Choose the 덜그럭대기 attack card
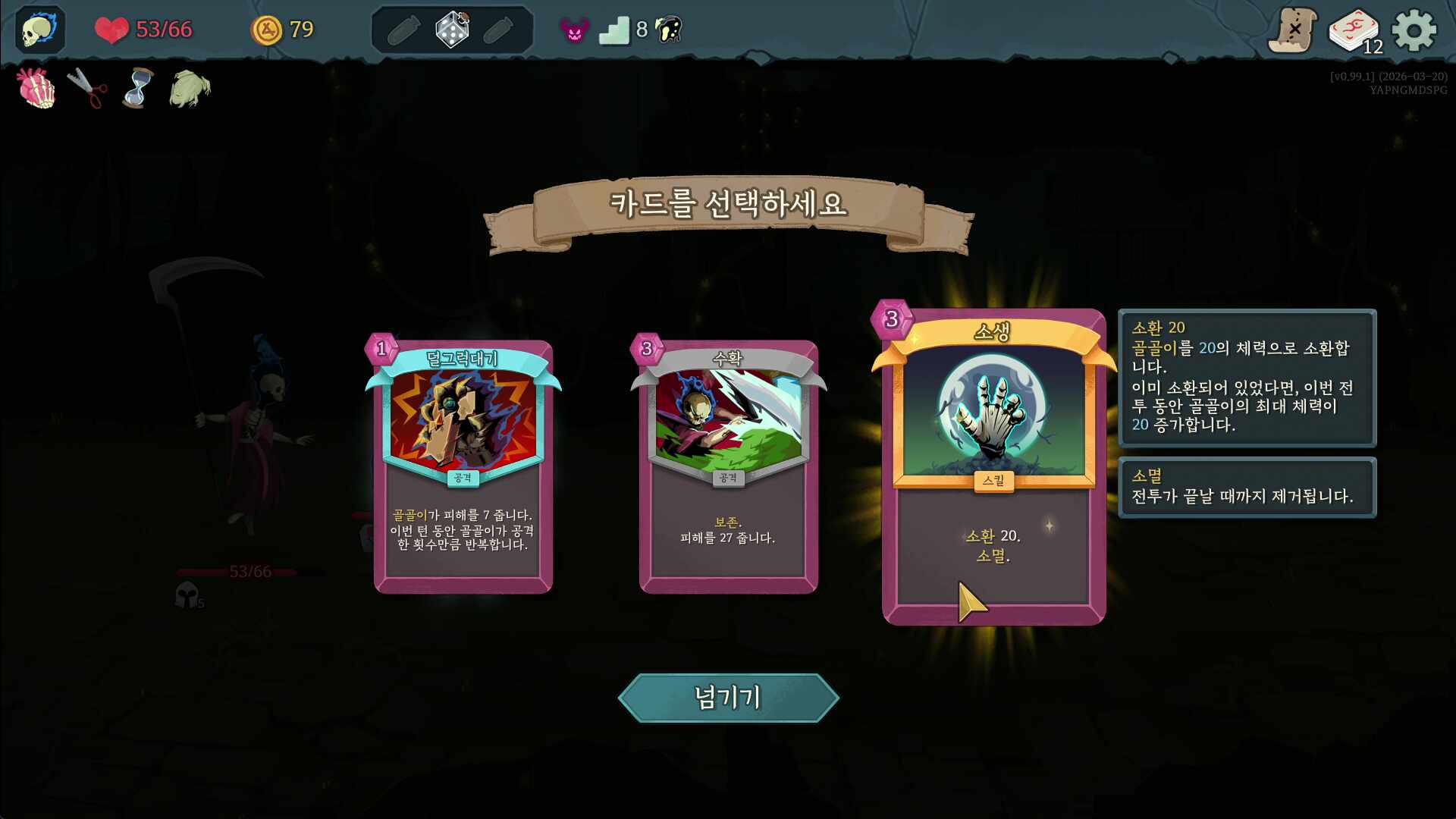 tap(463, 466)
